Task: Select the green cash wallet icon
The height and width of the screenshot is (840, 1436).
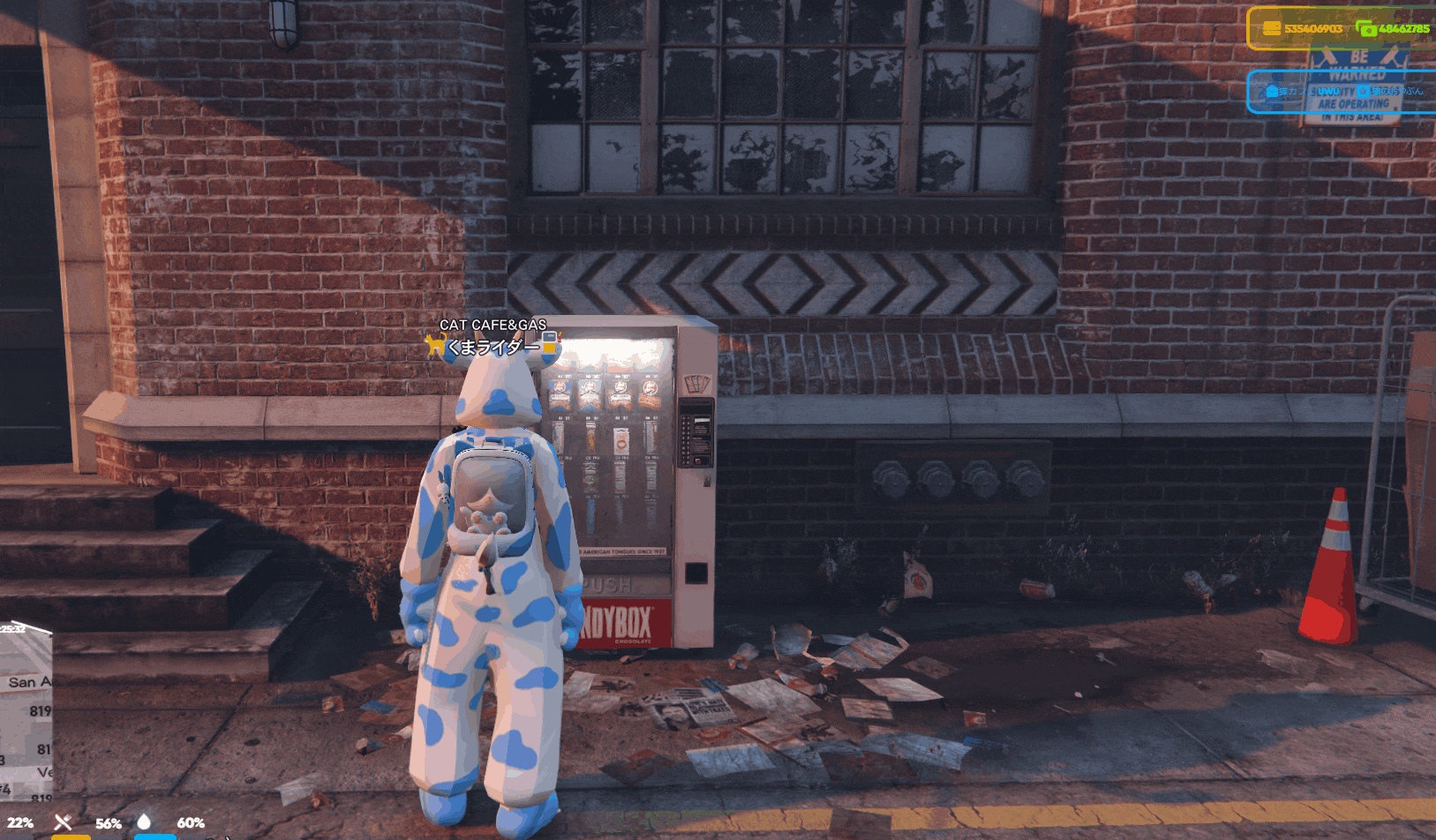Action: (x=1366, y=28)
